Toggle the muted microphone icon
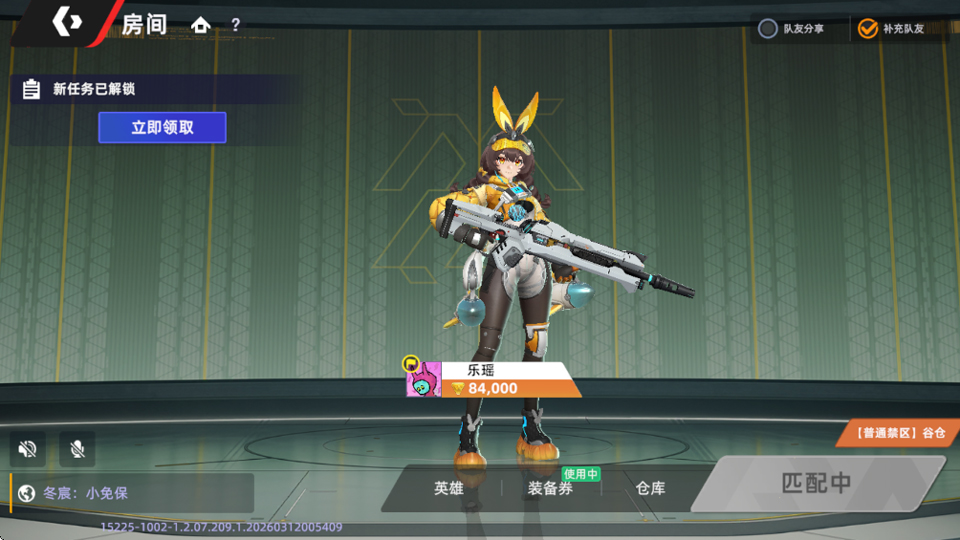960x540 pixels. (x=77, y=449)
